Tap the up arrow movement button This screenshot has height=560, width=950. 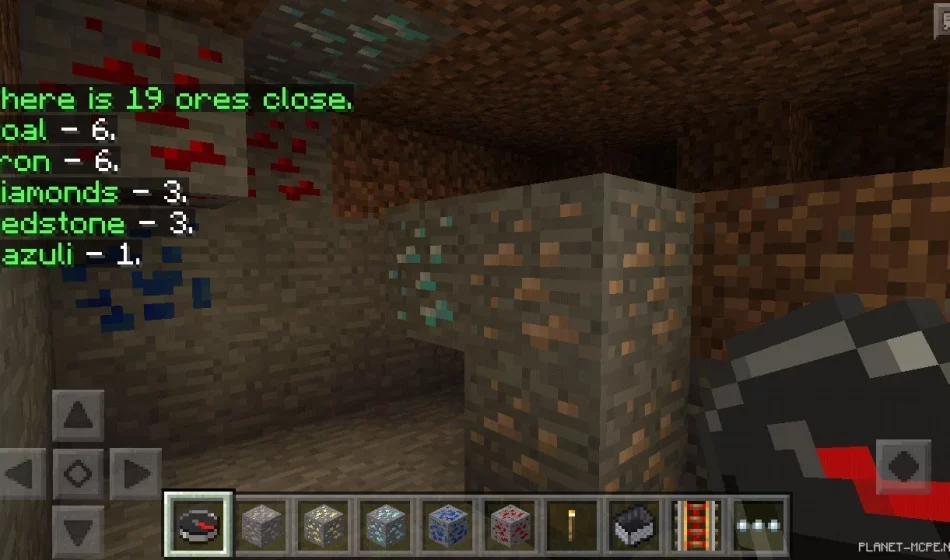[78, 416]
